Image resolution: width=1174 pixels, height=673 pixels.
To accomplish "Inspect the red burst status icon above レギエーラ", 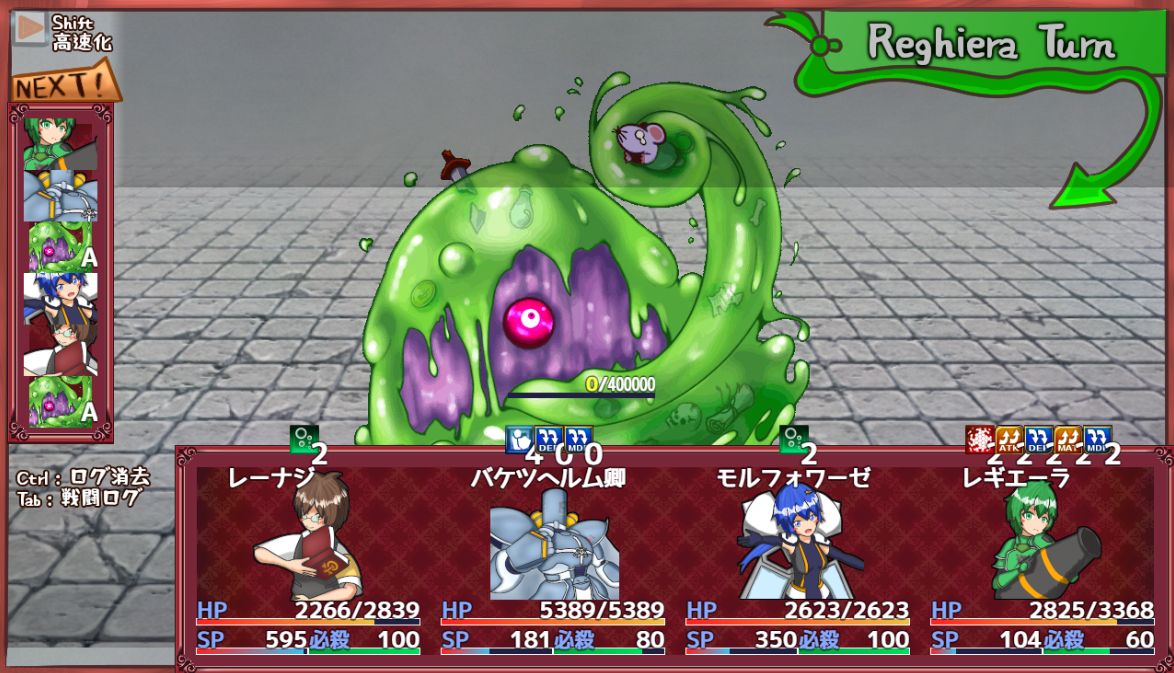I will [x=980, y=439].
